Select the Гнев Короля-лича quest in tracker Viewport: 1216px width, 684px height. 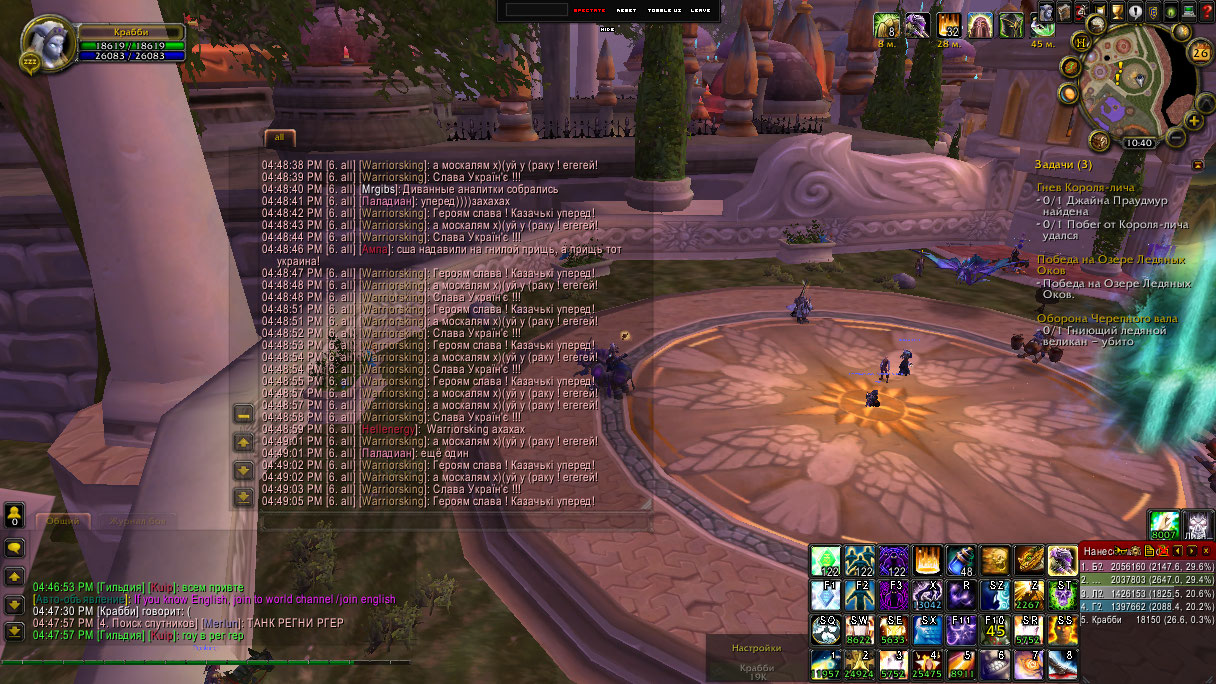click(1085, 187)
